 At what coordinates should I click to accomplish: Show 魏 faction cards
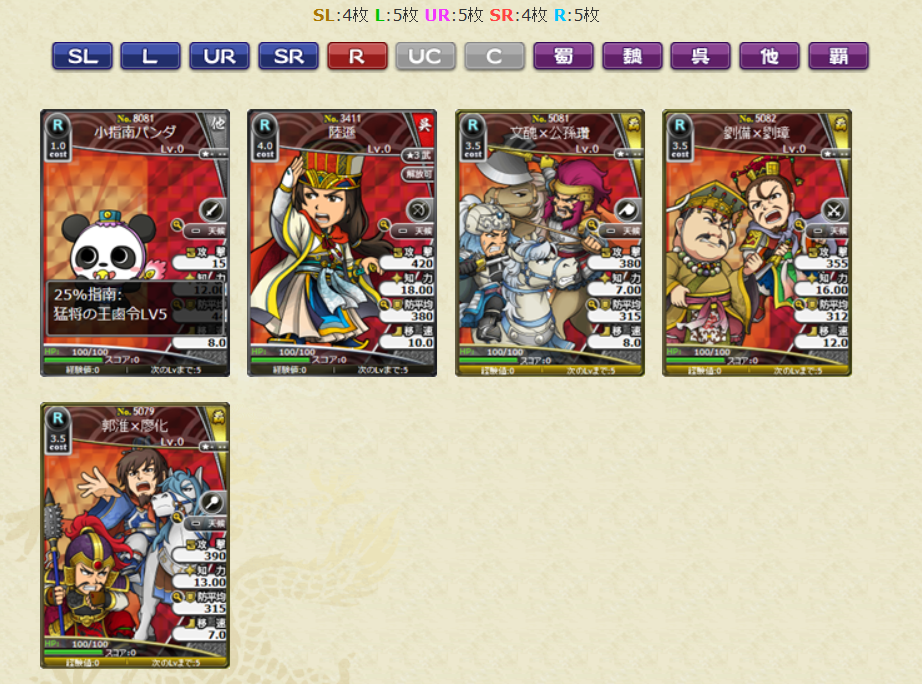[x=632, y=56]
